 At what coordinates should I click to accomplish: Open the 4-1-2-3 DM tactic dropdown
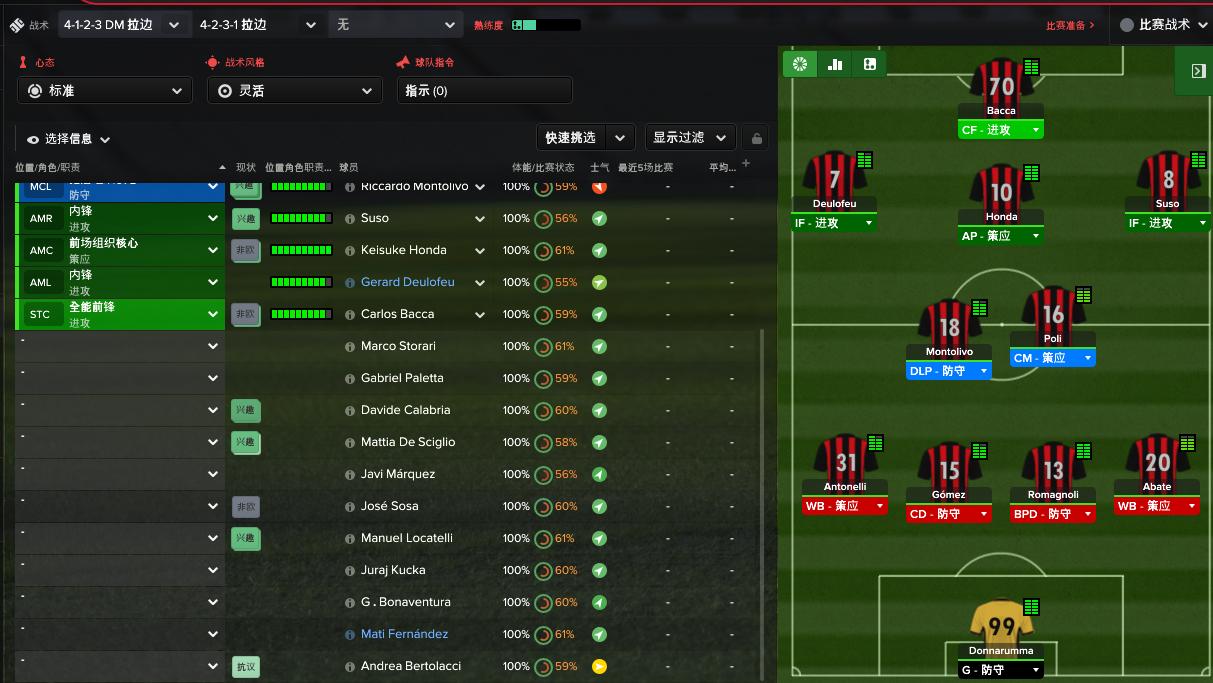[122, 25]
